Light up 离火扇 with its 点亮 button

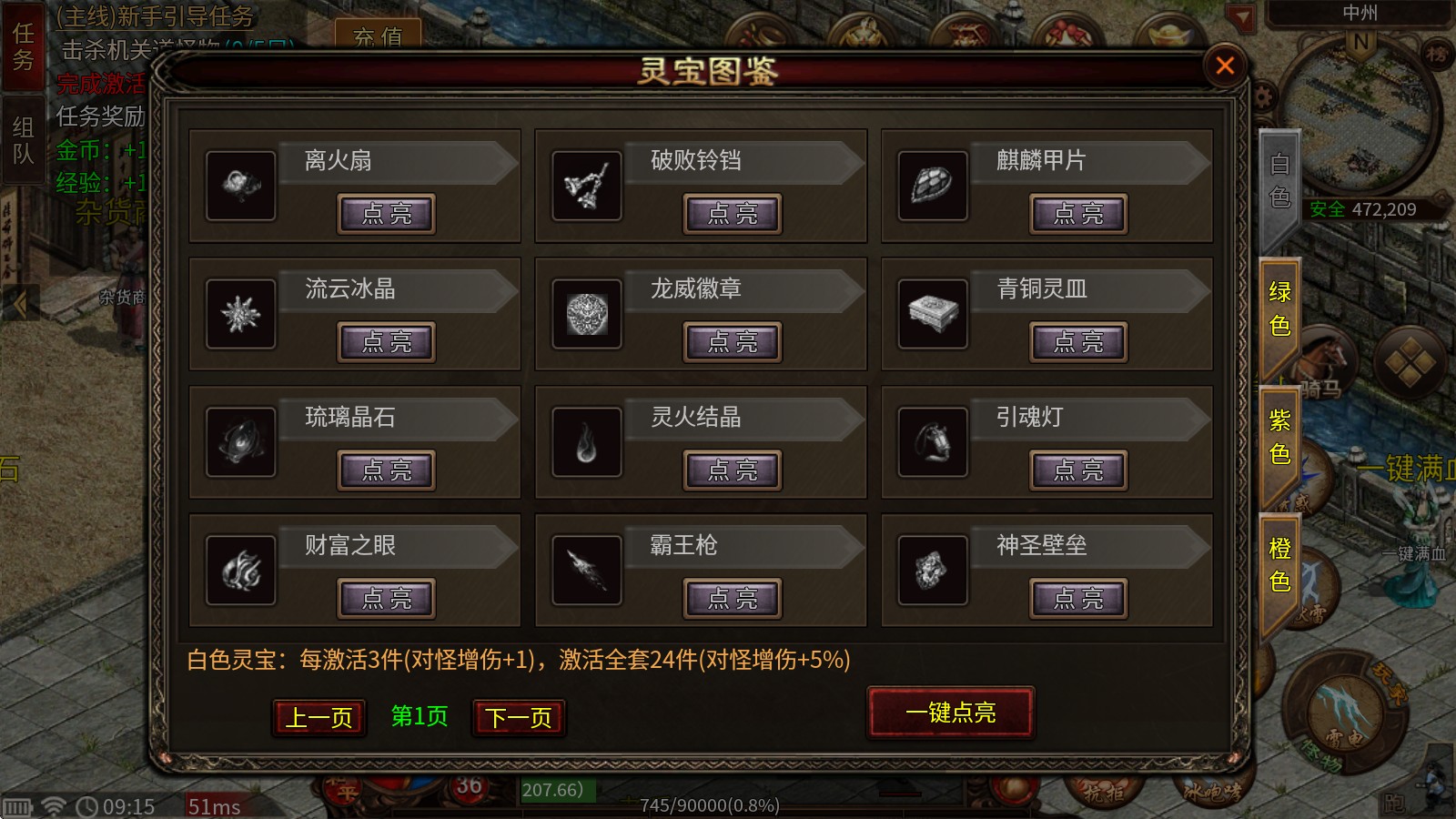385,214
